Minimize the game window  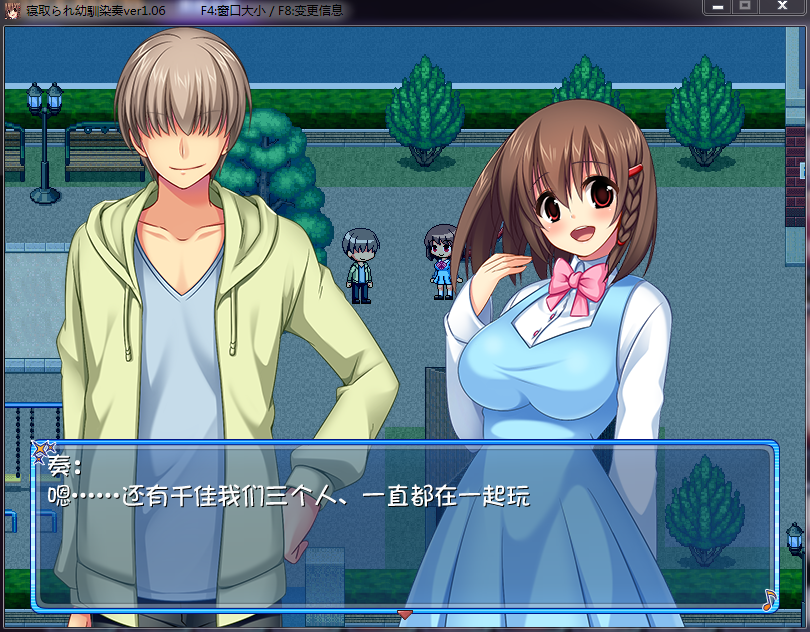click(716, 7)
